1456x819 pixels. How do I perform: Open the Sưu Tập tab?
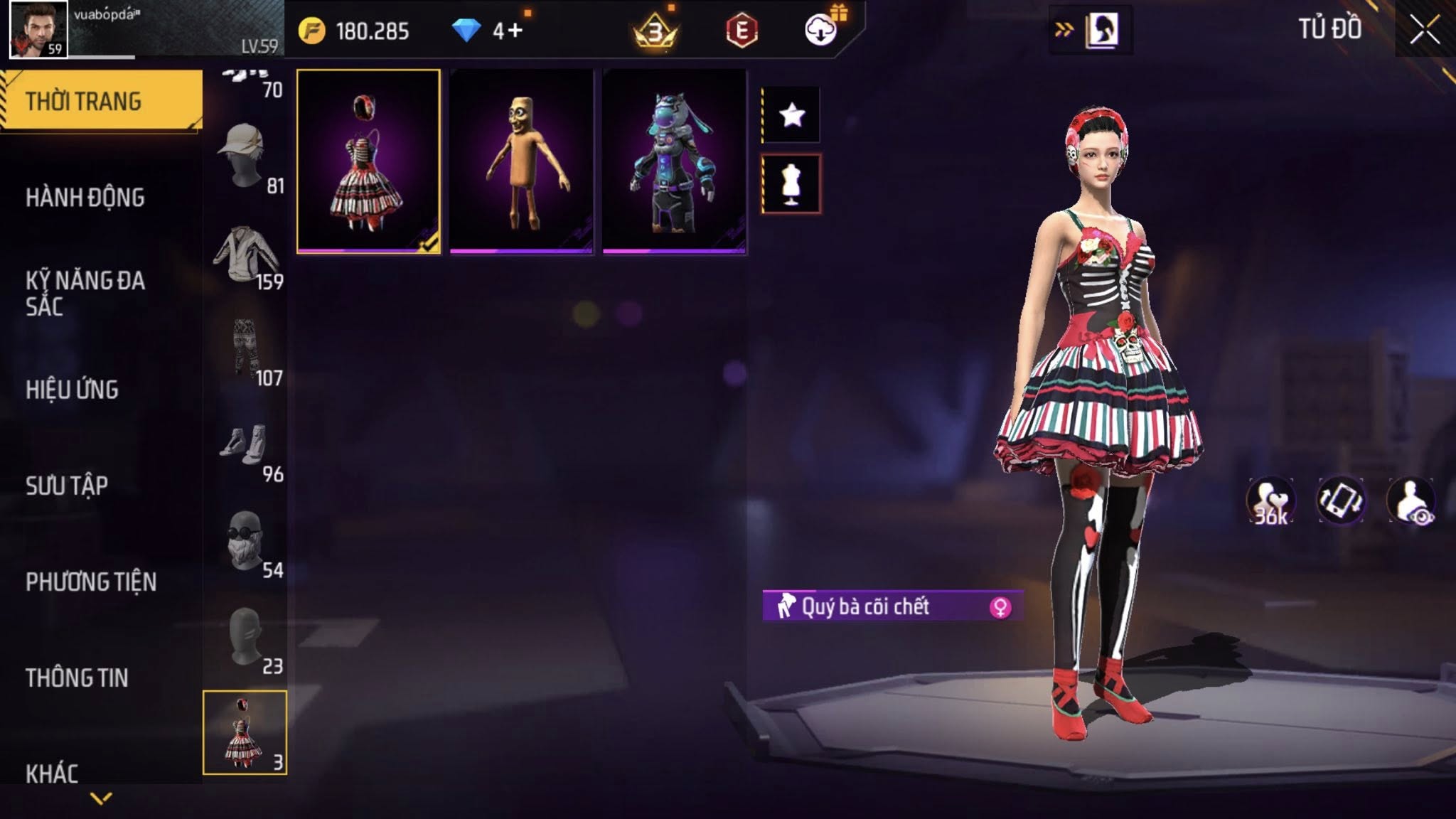(x=67, y=486)
